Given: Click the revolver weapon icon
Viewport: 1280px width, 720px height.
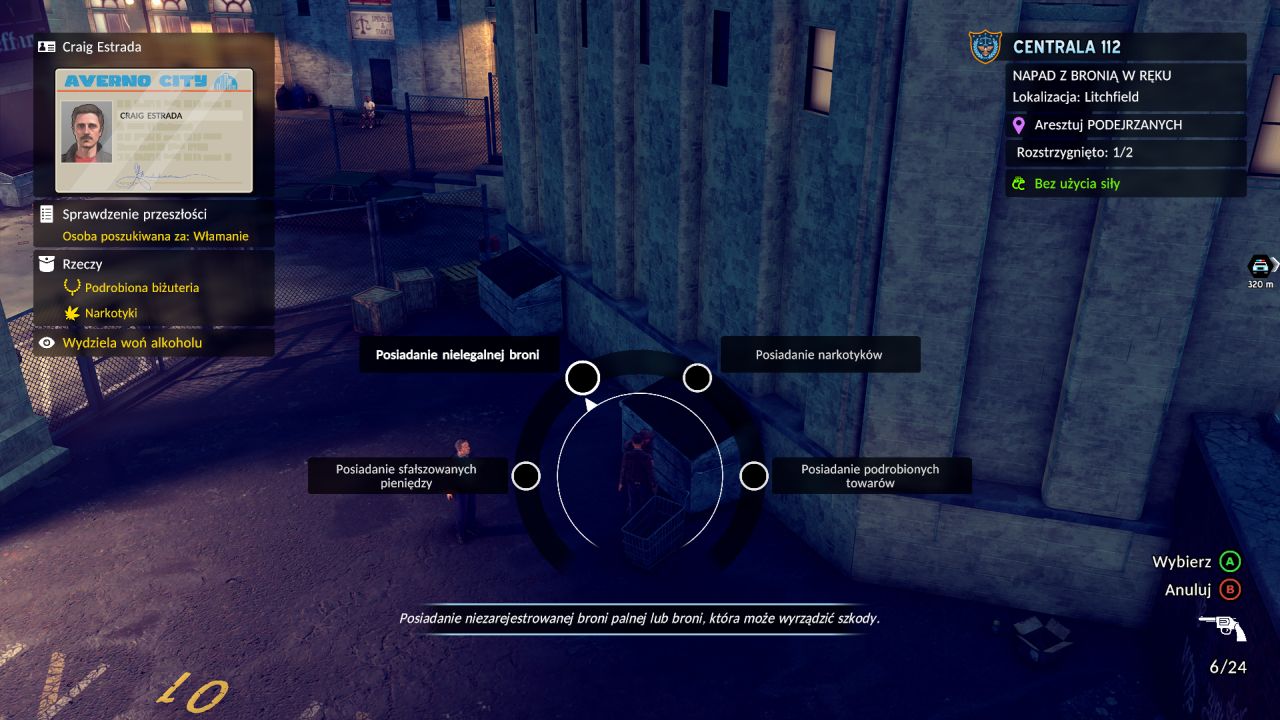Looking at the screenshot, I should (1222, 627).
